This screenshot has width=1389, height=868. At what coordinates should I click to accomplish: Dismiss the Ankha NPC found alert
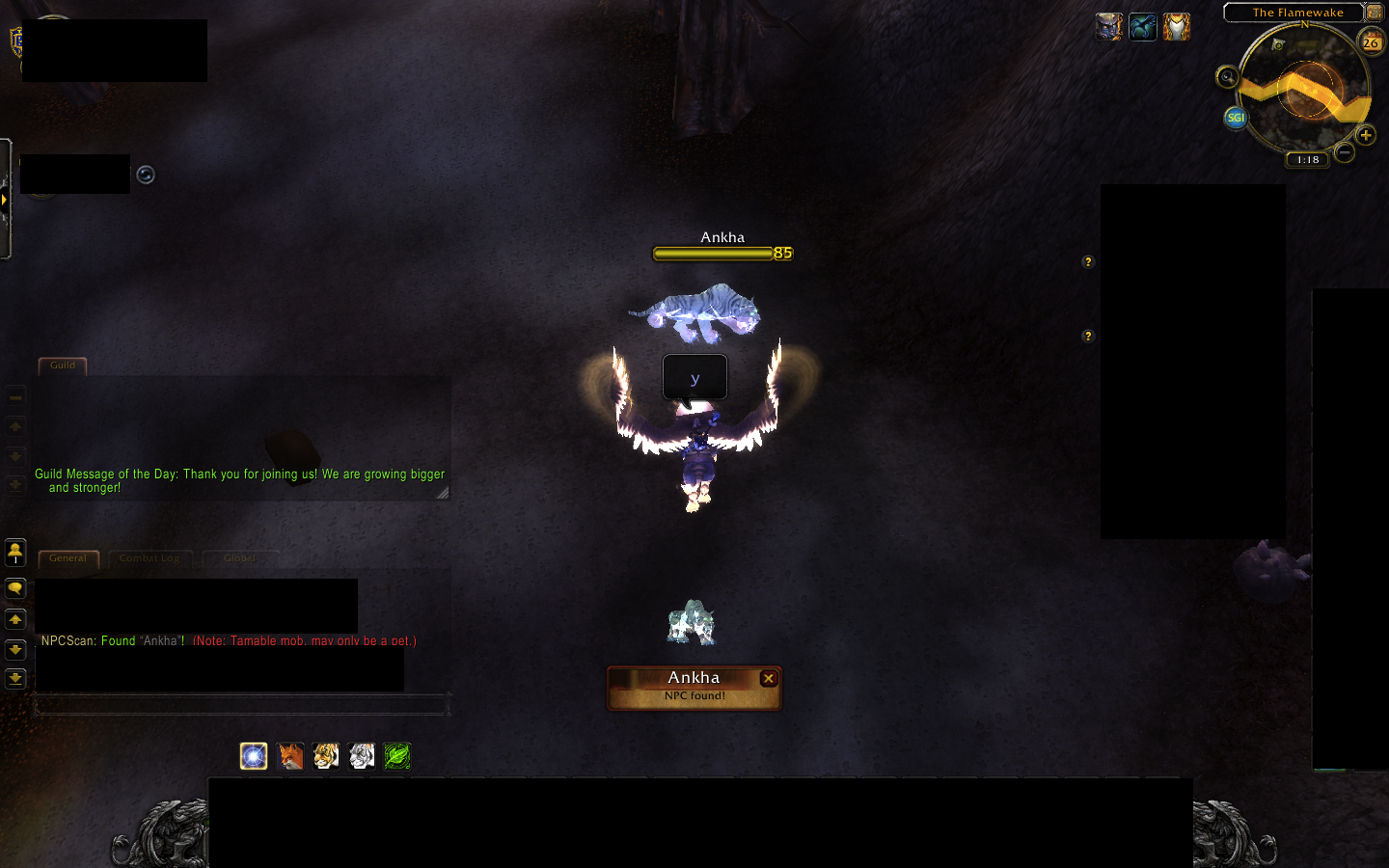pos(769,678)
